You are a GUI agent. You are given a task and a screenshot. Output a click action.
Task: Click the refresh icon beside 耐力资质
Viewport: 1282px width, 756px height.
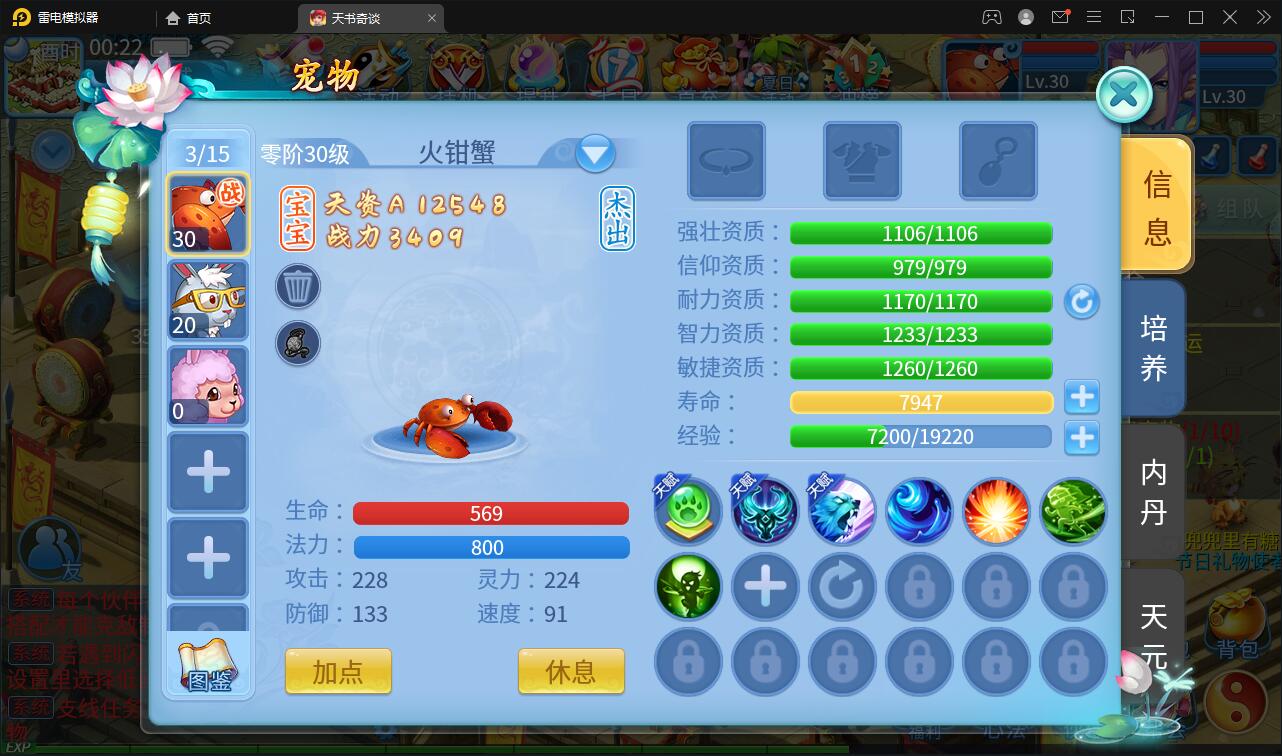click(1082, 301)
